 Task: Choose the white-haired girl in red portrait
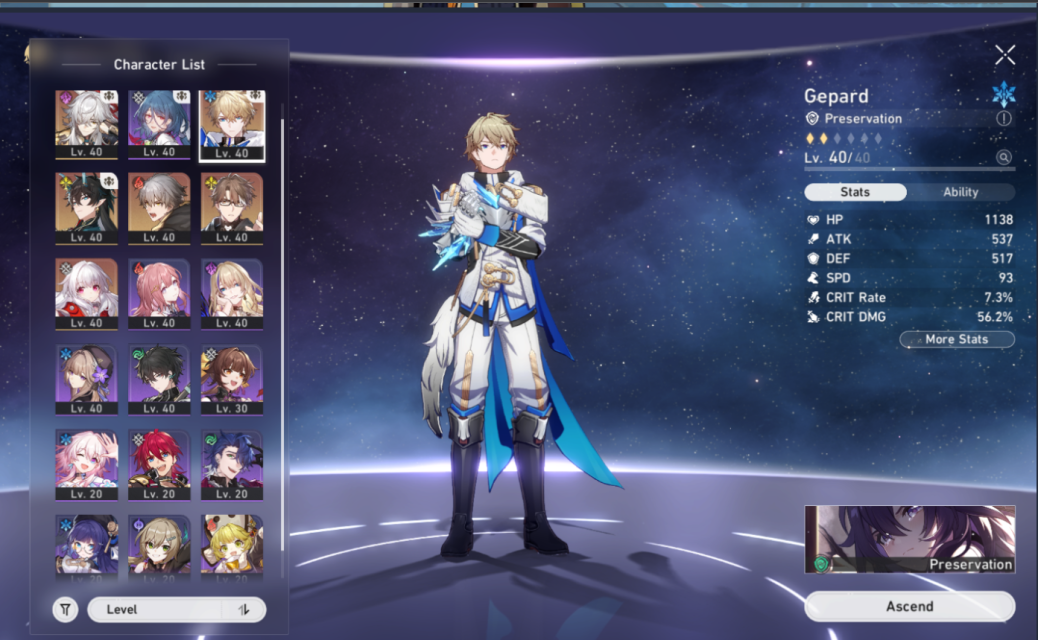[87, 293]
